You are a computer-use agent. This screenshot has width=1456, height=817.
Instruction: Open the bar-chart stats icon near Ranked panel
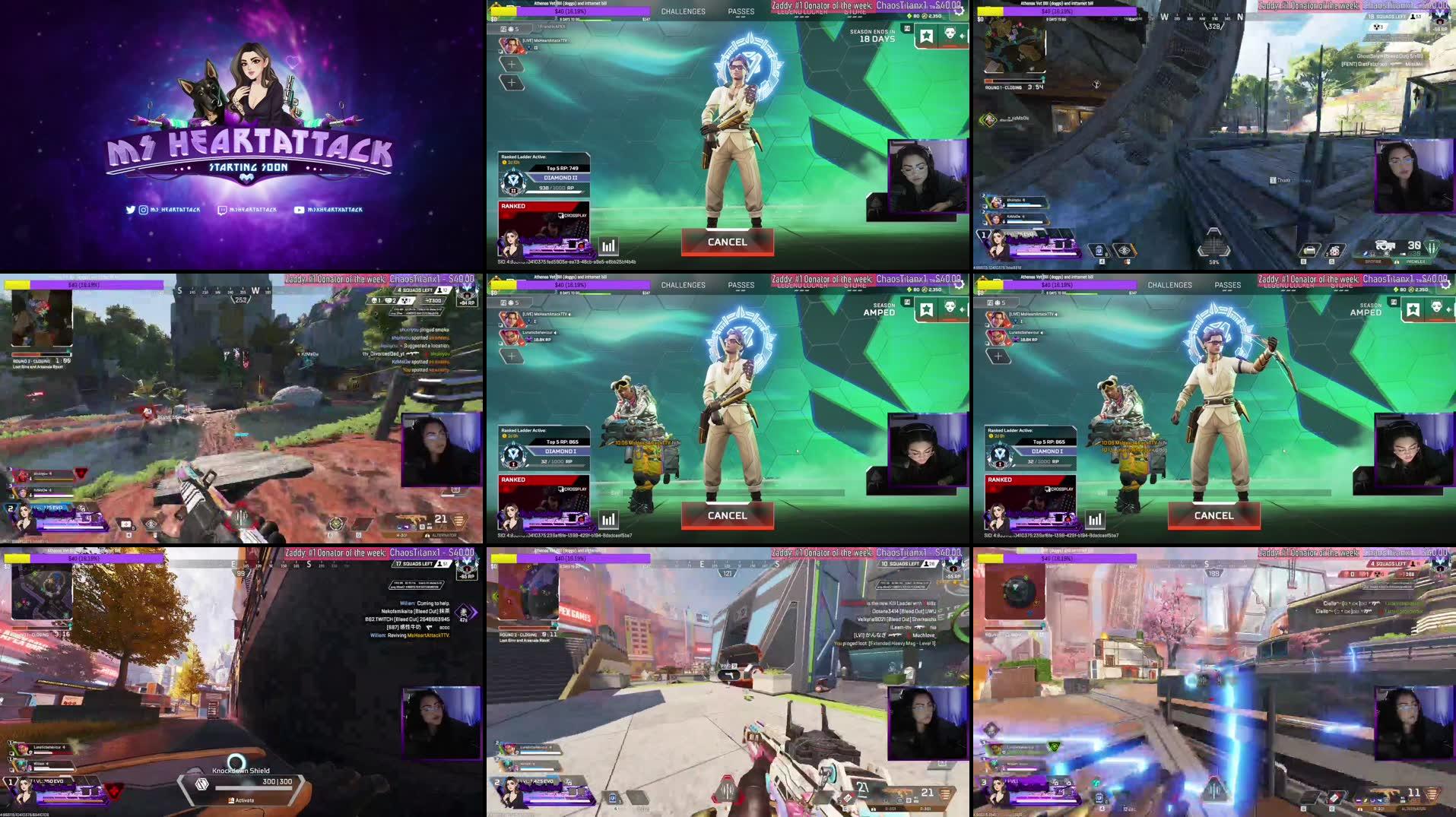pyautogui.click(x=607, y=245)
